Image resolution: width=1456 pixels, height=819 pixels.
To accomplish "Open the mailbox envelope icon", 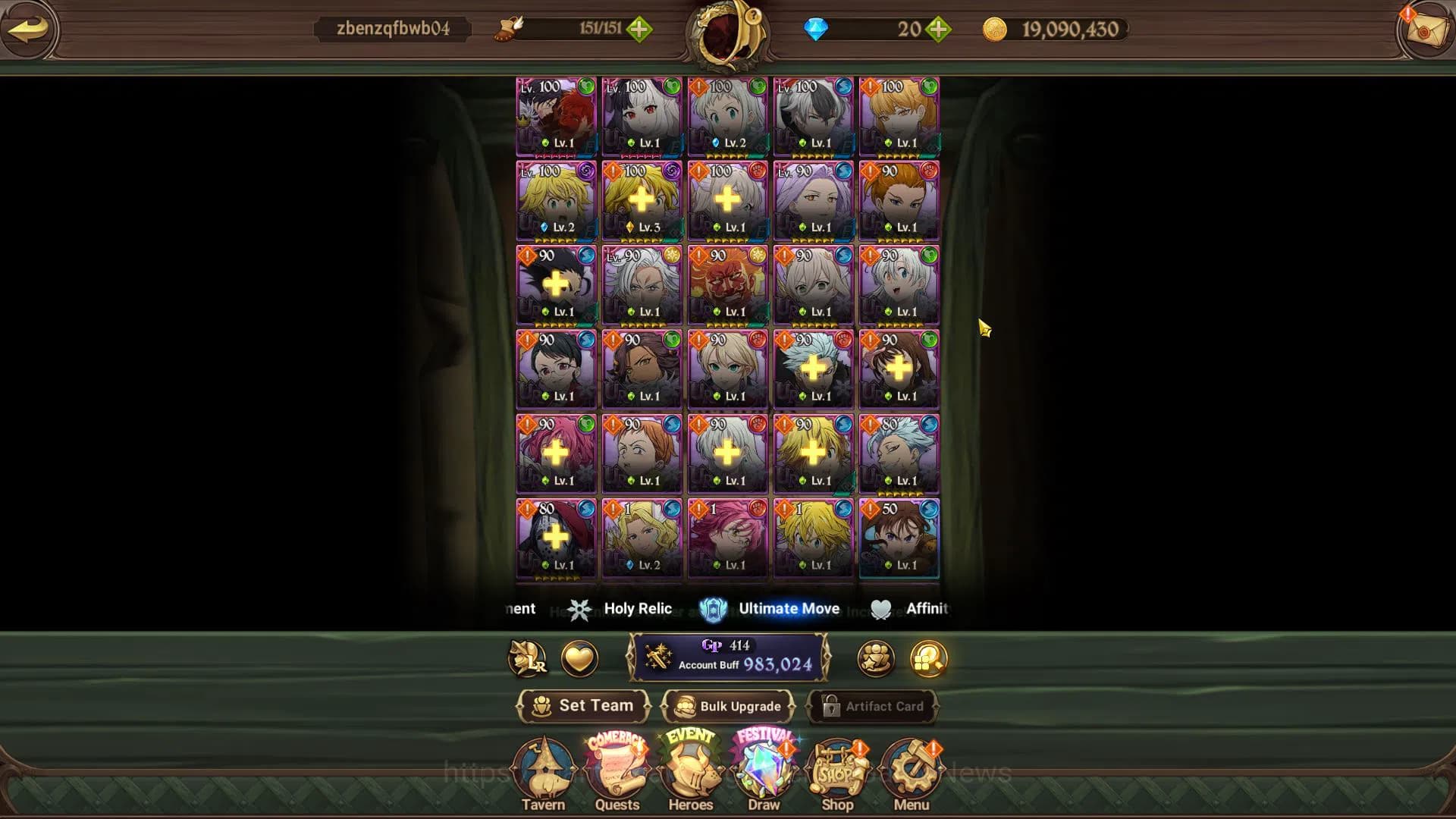I will tap(1423, 30).
